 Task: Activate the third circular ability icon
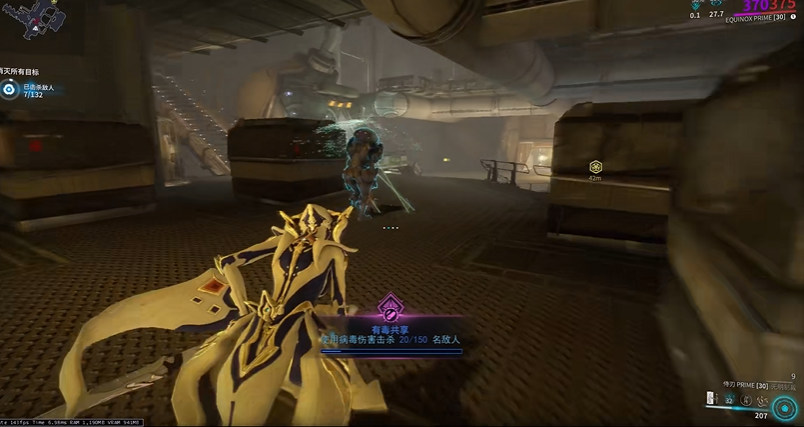744,399
